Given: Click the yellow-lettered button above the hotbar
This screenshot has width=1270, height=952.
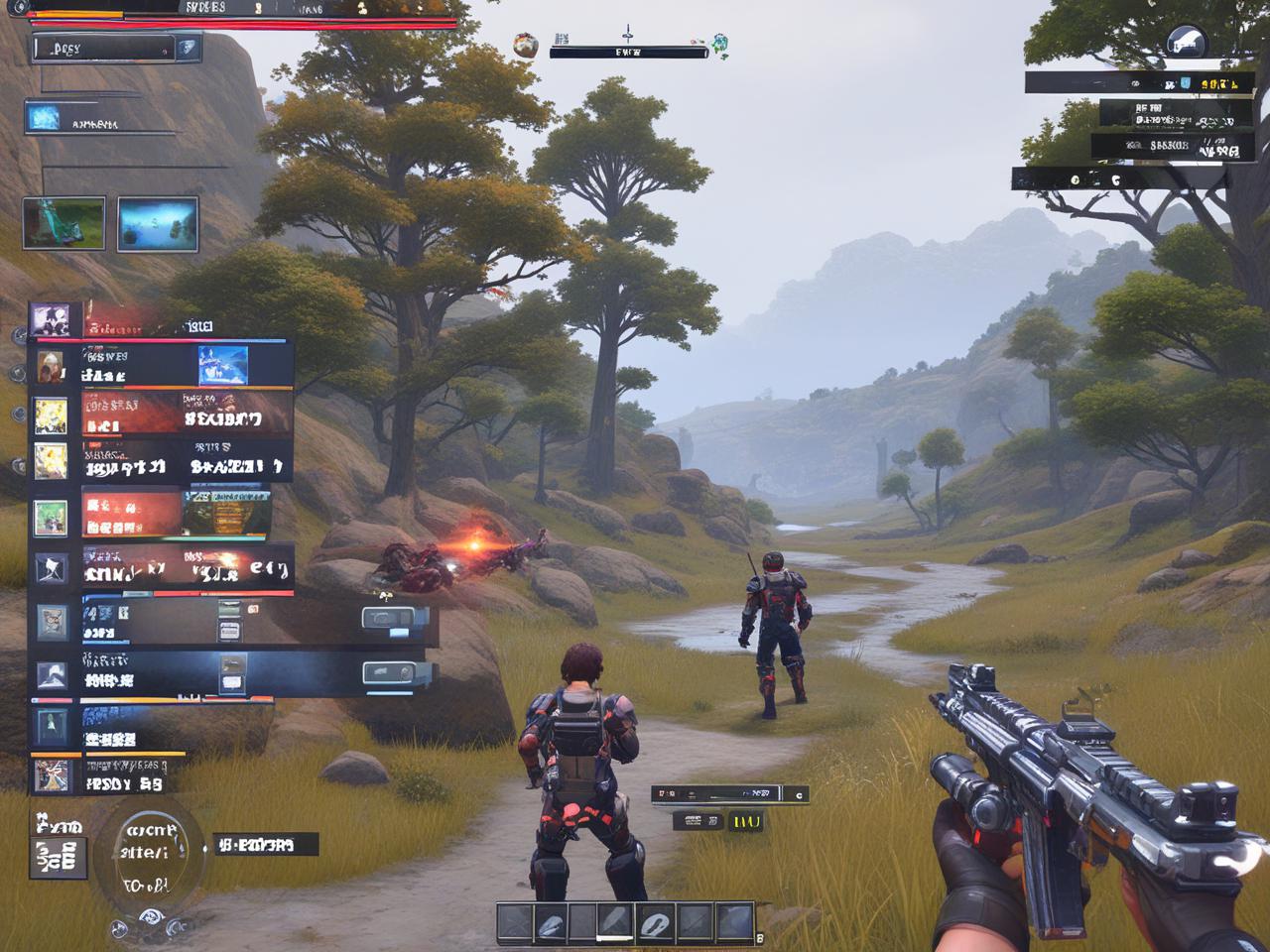Looking at the screenshot, I should click(744, 821).
